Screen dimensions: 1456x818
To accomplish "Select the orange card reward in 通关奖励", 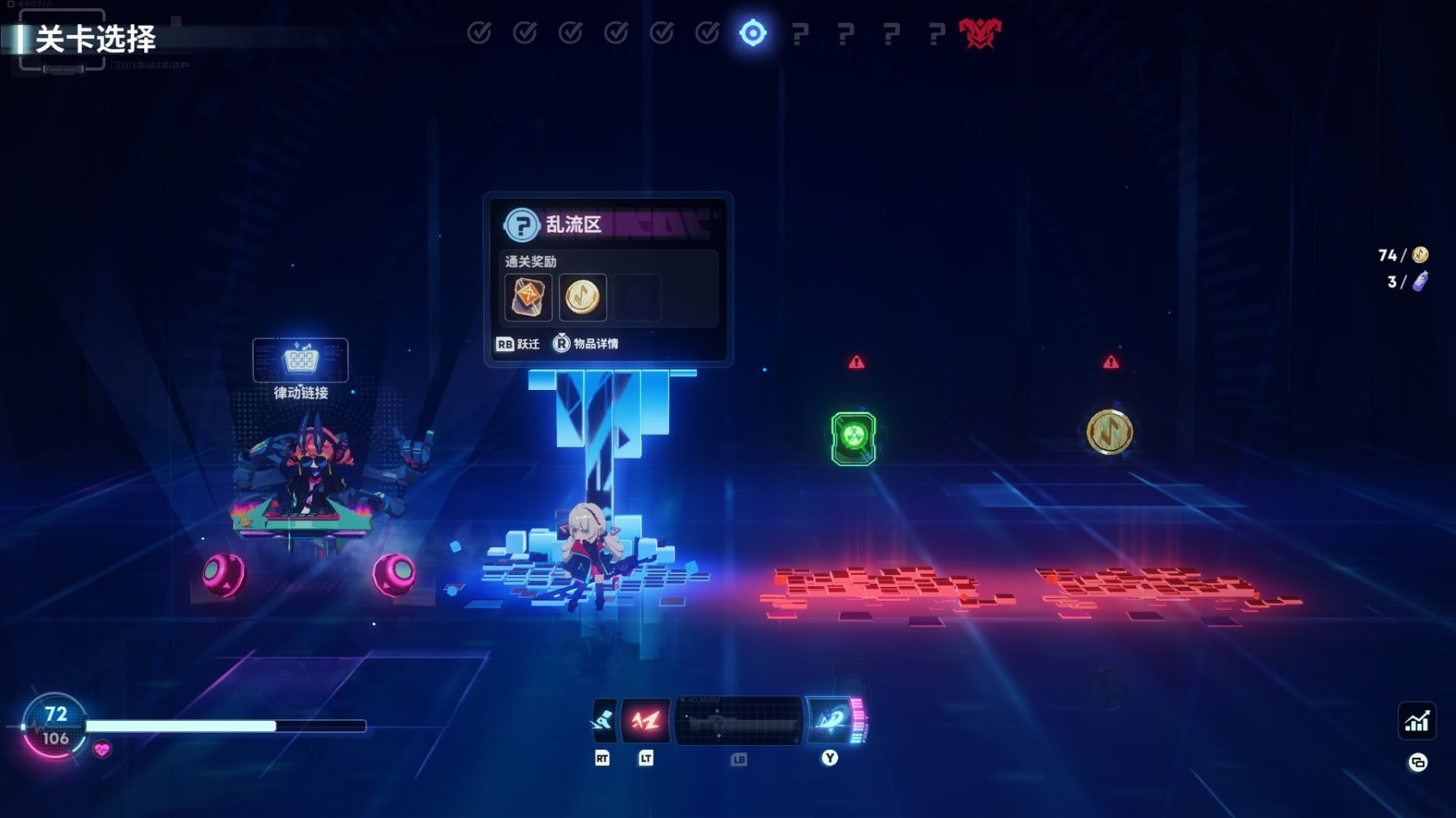I will (x=528, y=297).
